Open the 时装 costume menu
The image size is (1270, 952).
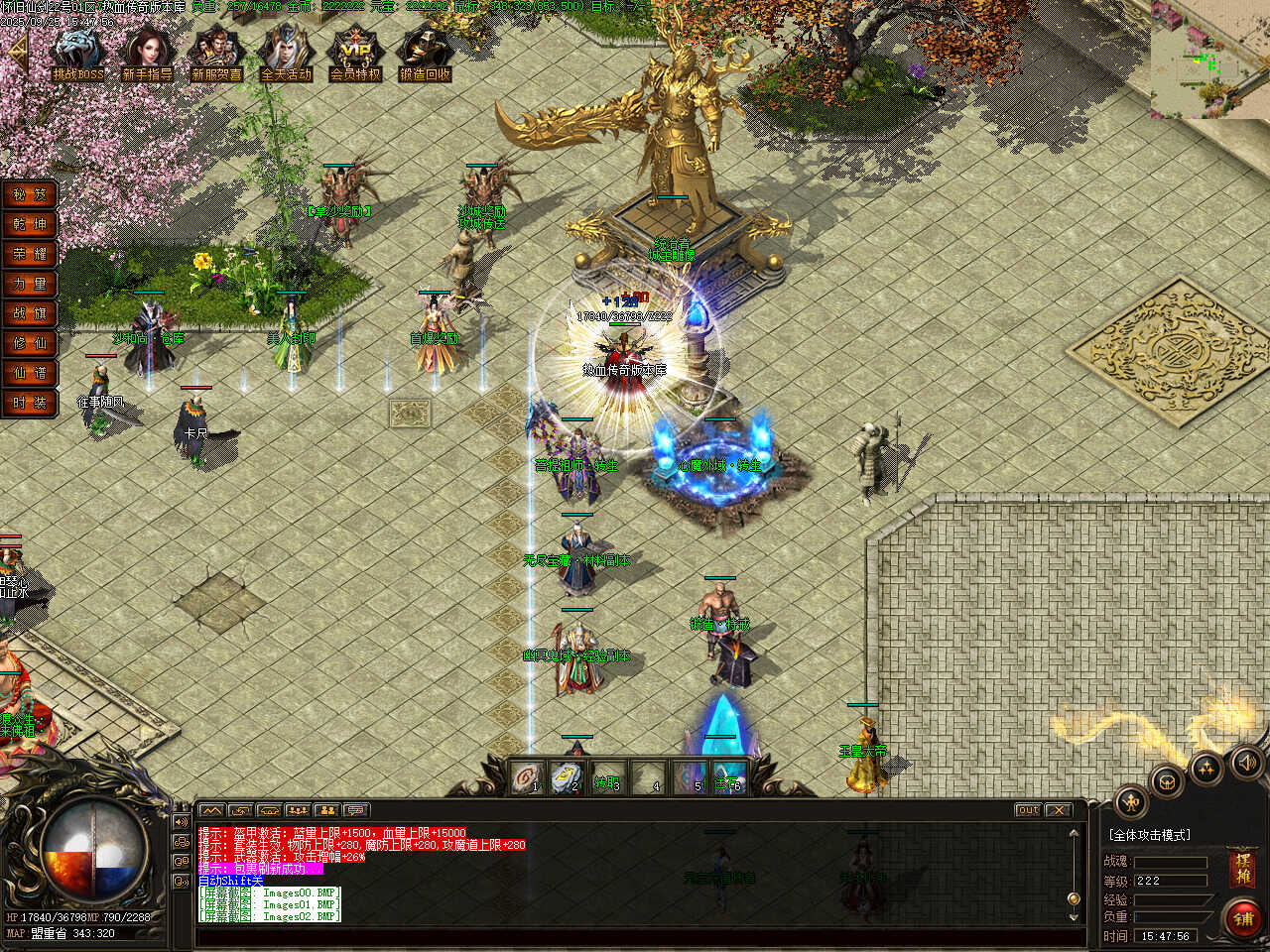tap(30, 403)
